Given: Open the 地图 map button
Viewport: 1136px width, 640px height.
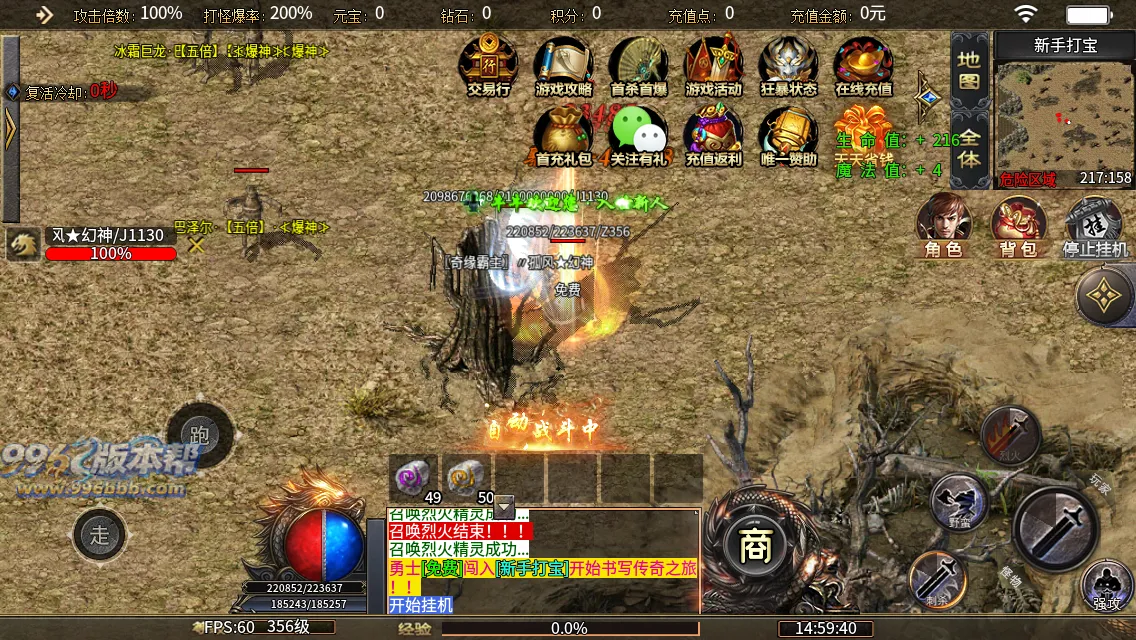Looking at the screenshot, I should (969, 69).
